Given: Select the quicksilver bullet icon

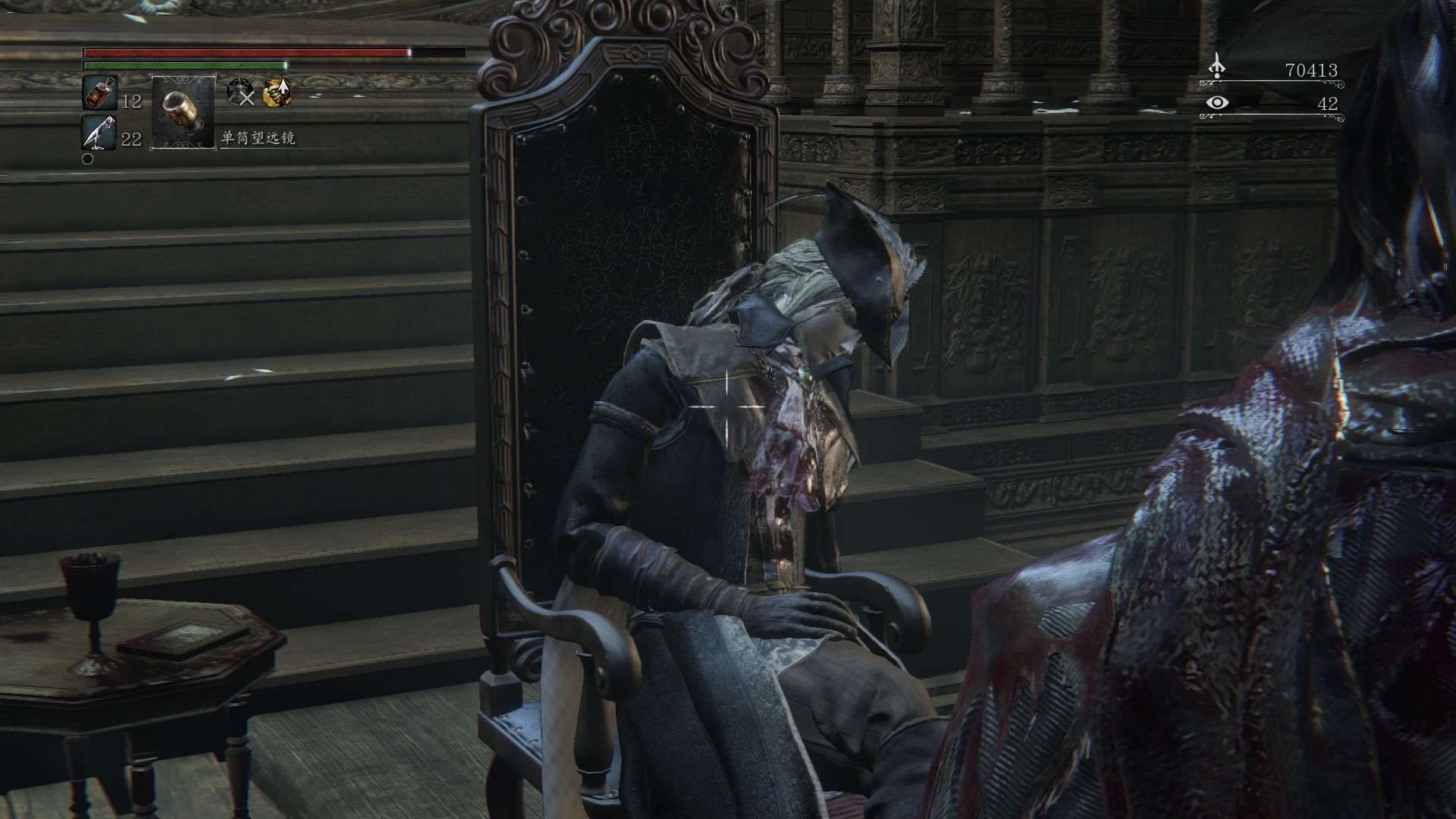Looking at the screenshot, I should pos(99,133).
